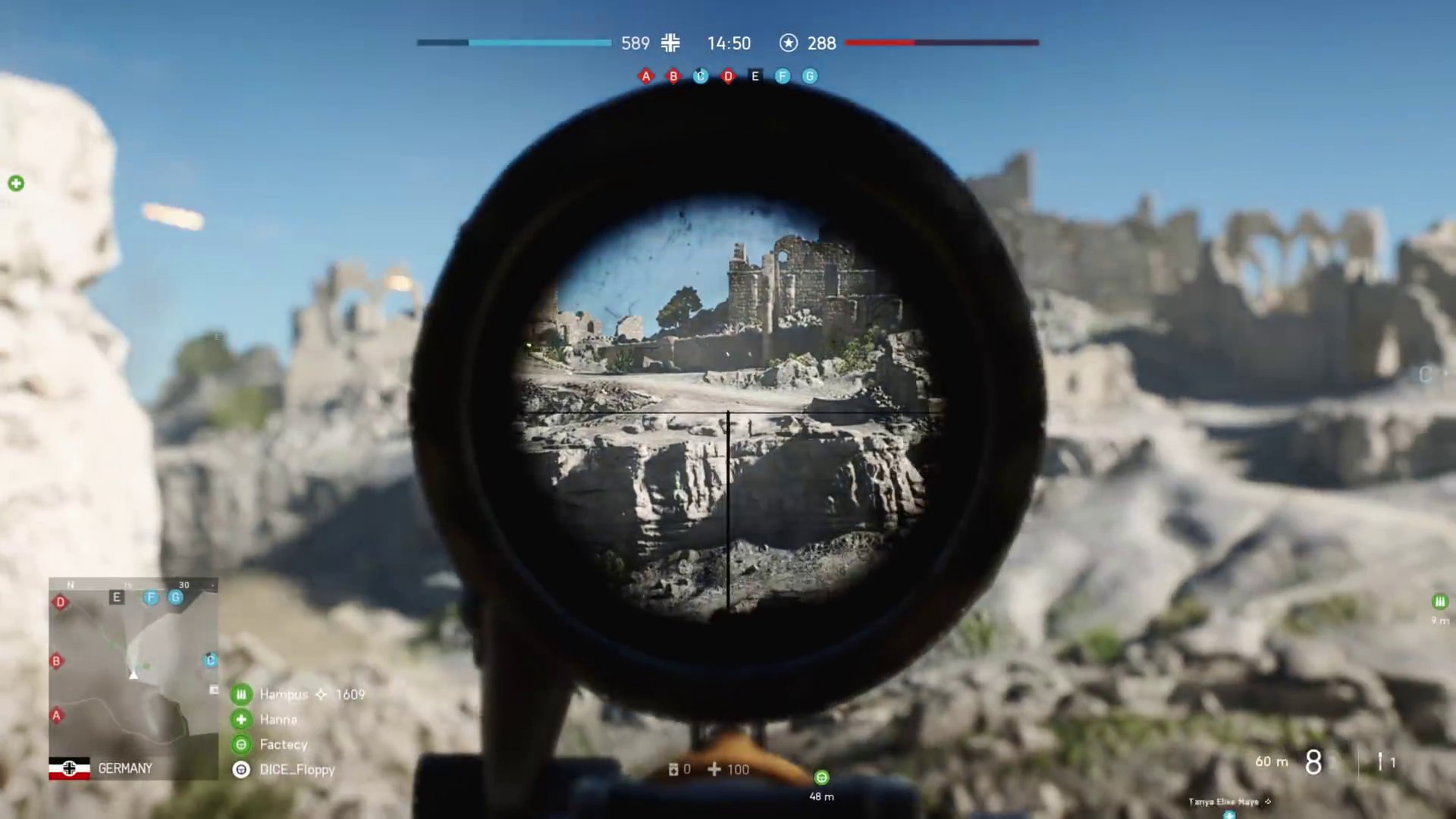This screenshot has width=1456, height=819.
Task: Select squad member Hampus in the squad list
Action: tap(284, 694)
